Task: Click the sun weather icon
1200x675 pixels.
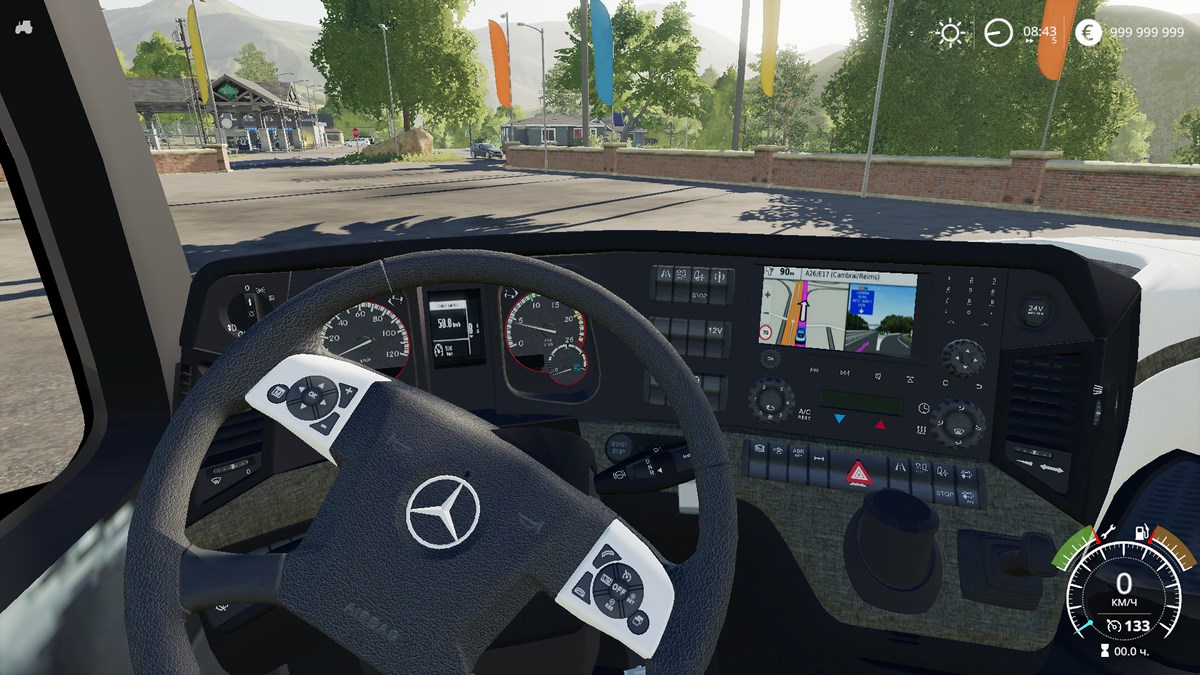Action: click(x=949, y=33)
